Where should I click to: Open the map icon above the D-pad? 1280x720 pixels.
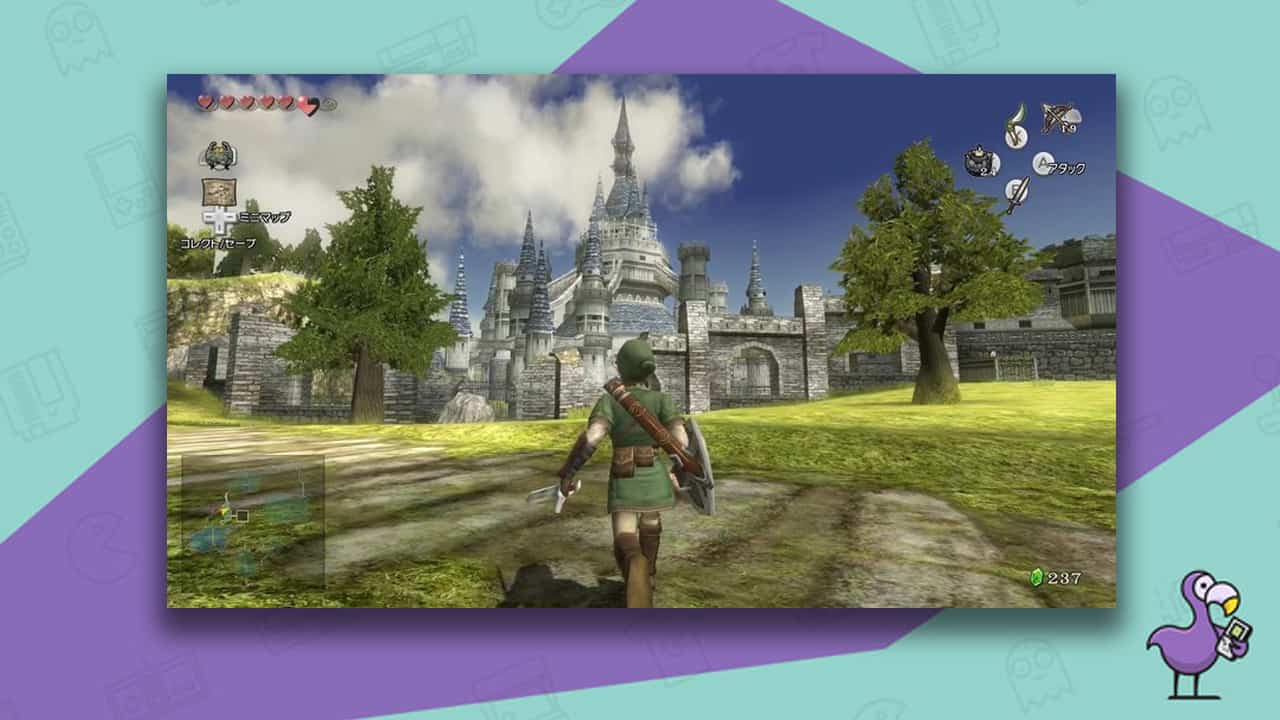[x=220, y=191]
